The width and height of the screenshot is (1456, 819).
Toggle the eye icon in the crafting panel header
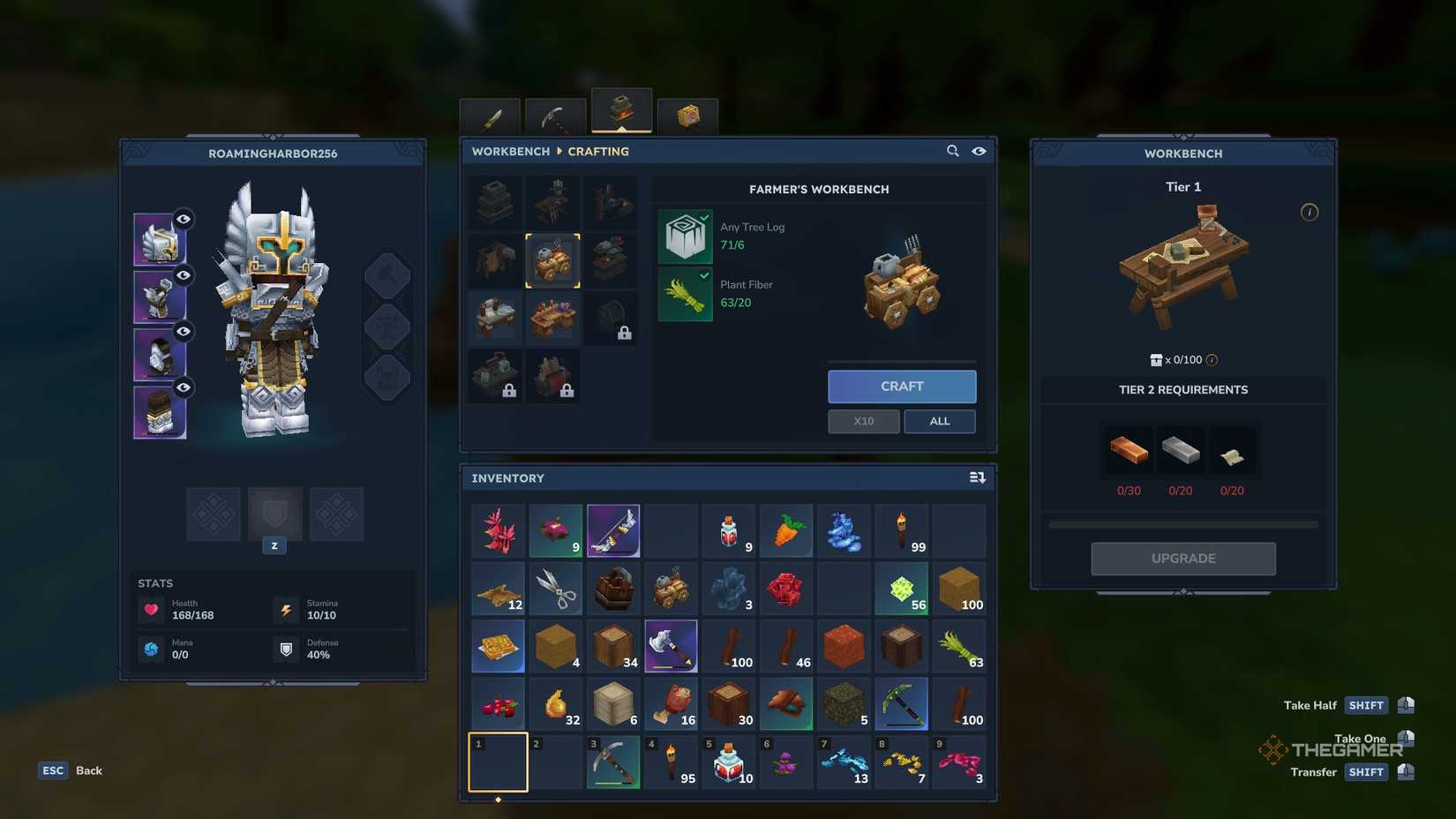tap(979, 151)
